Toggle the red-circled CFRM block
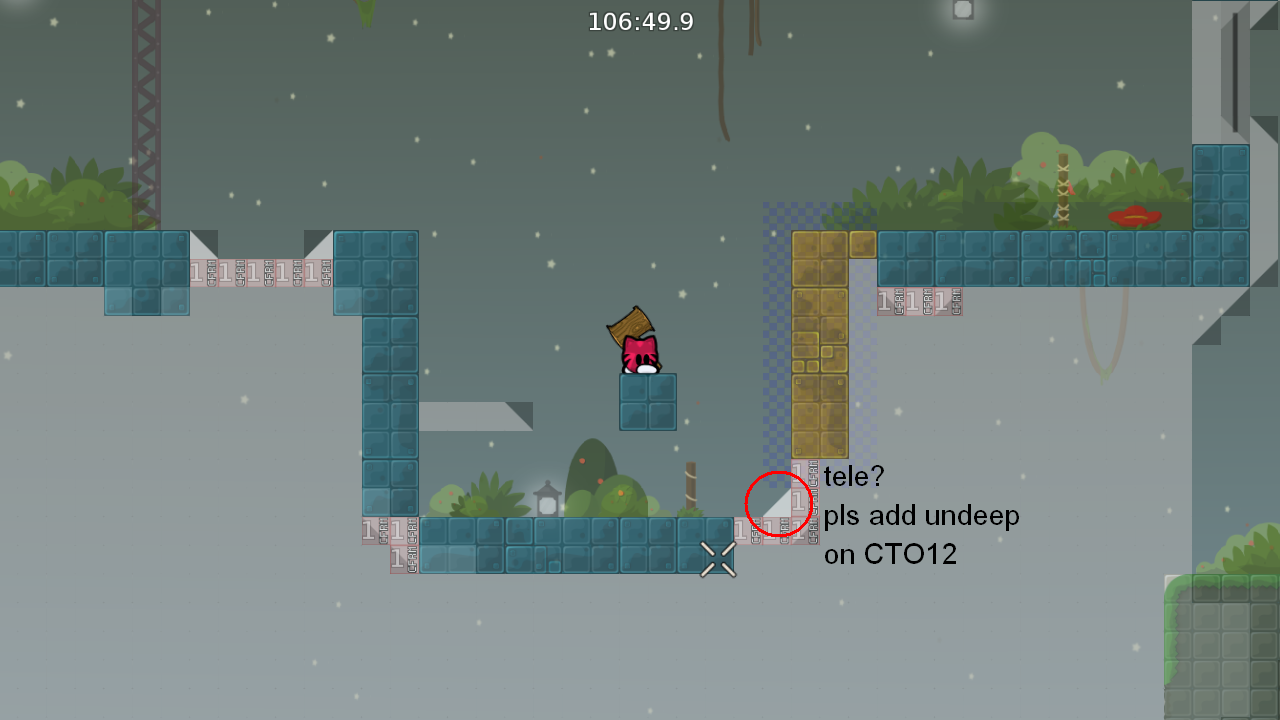This screenshot has height=720, width=1280. click(x=780, y=502)
